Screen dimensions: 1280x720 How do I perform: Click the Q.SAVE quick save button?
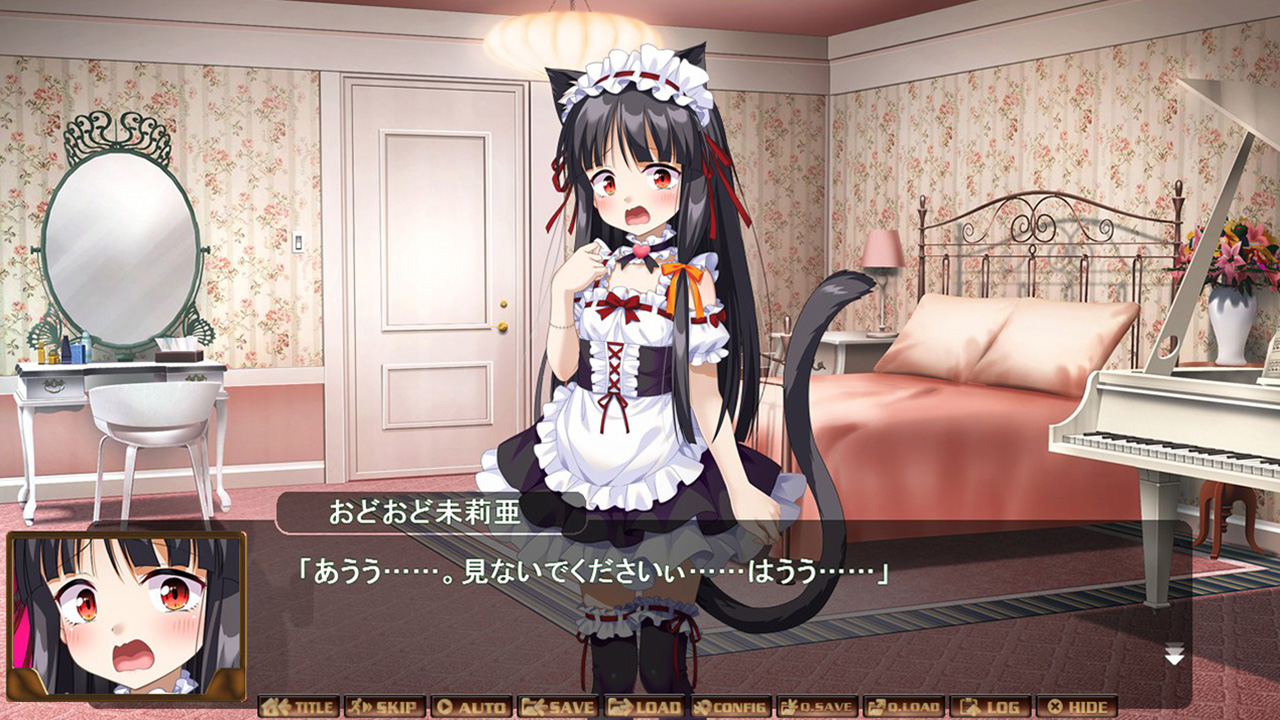coord(817,707)
